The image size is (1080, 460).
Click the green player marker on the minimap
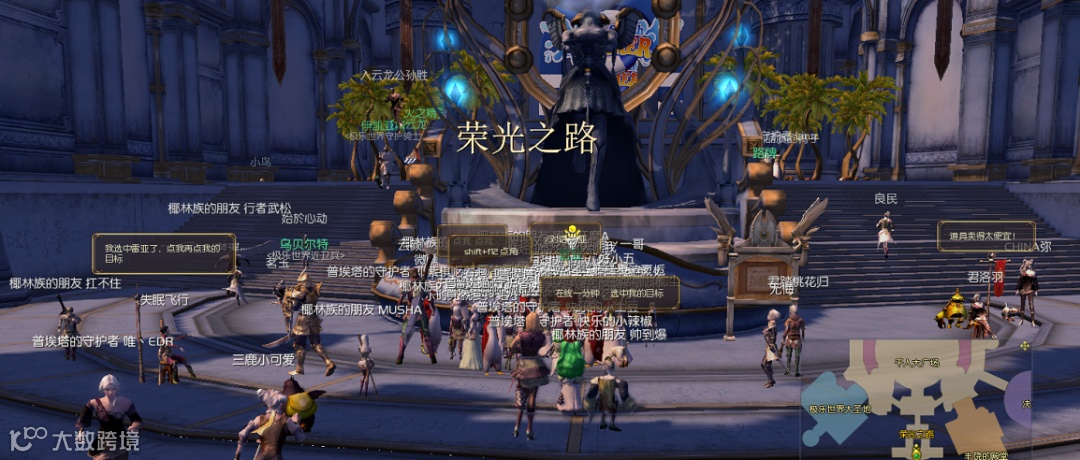[x=915, y=453]
